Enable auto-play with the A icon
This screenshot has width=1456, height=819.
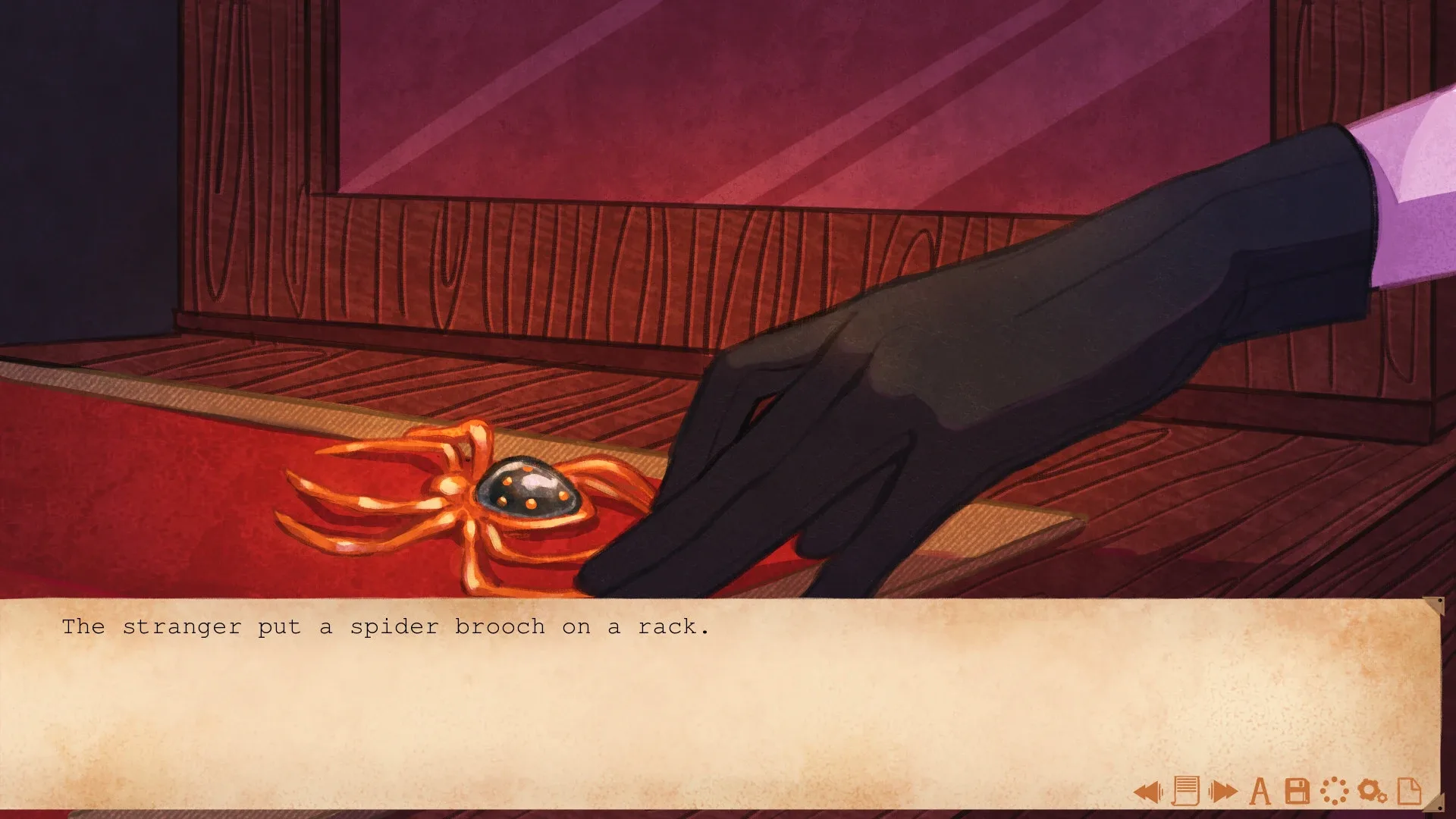pyautogui.click(x=1260, y=790)
